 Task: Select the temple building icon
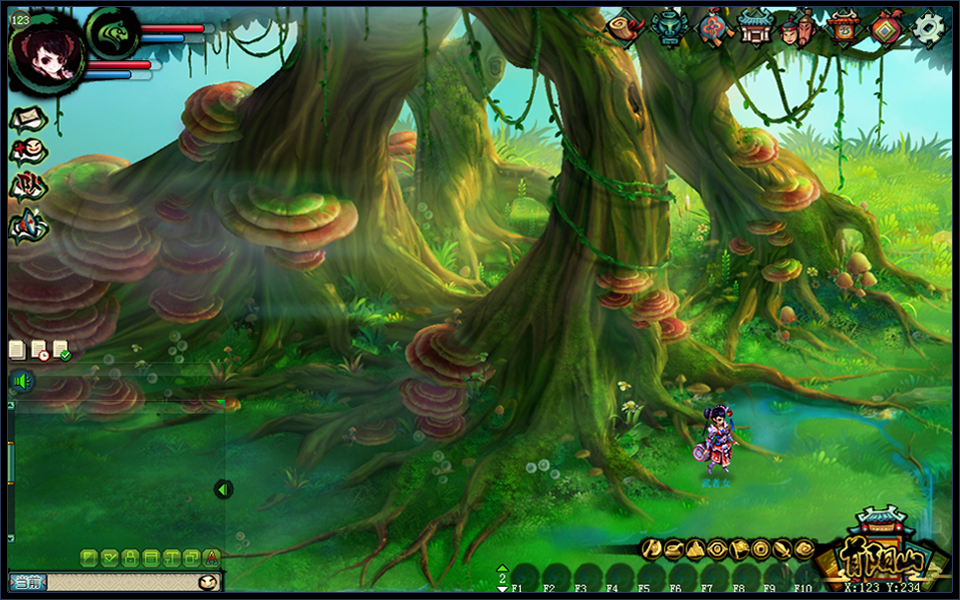click(x=755, y=28)
